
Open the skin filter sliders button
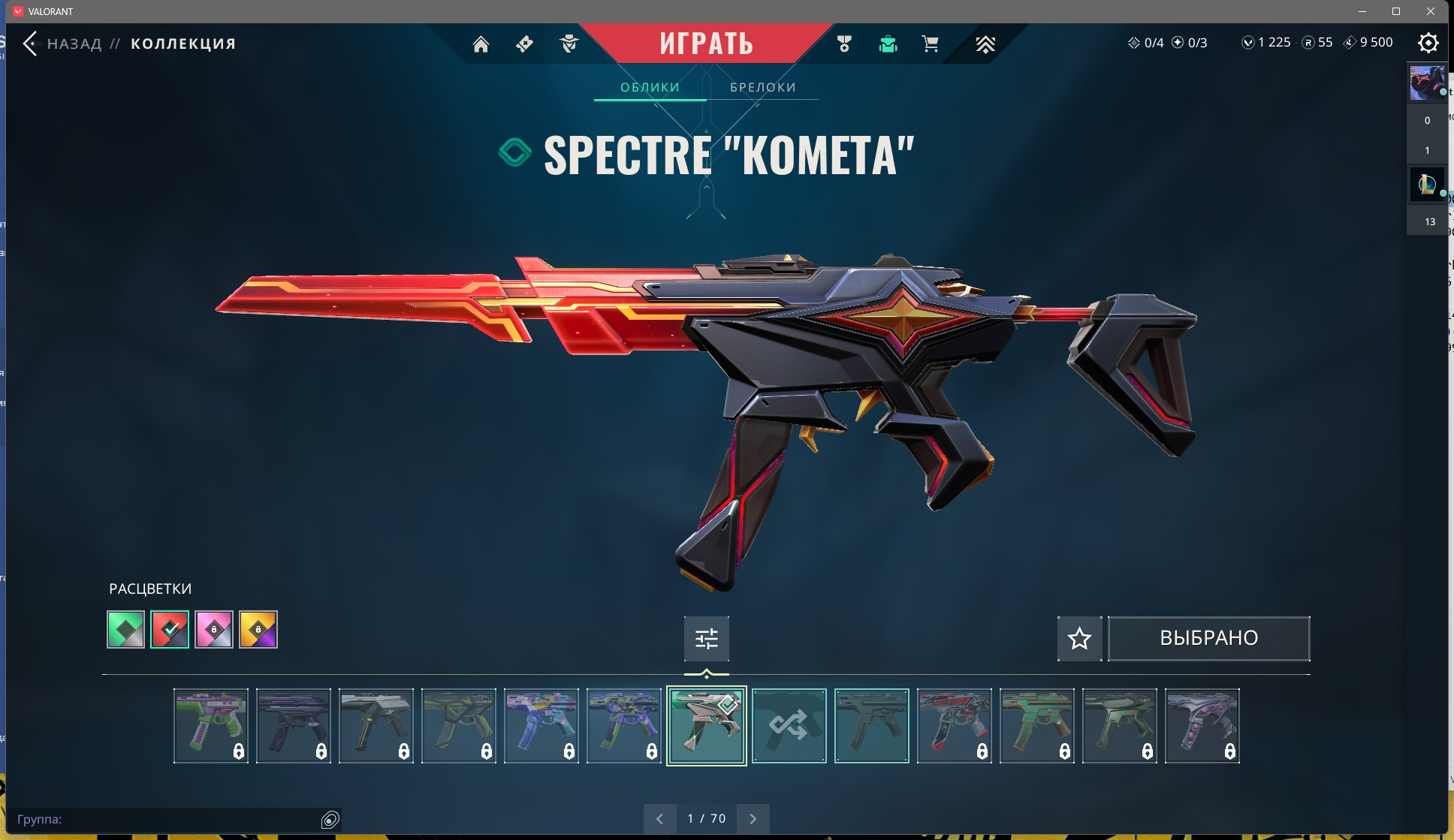[x=706, y=639]
